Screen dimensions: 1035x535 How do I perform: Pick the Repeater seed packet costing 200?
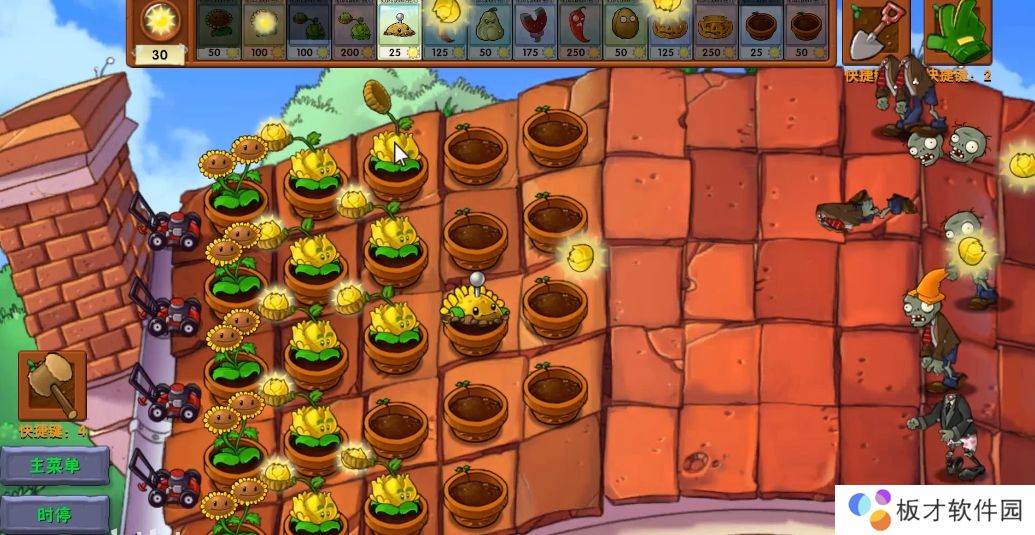tap(354, 30)
